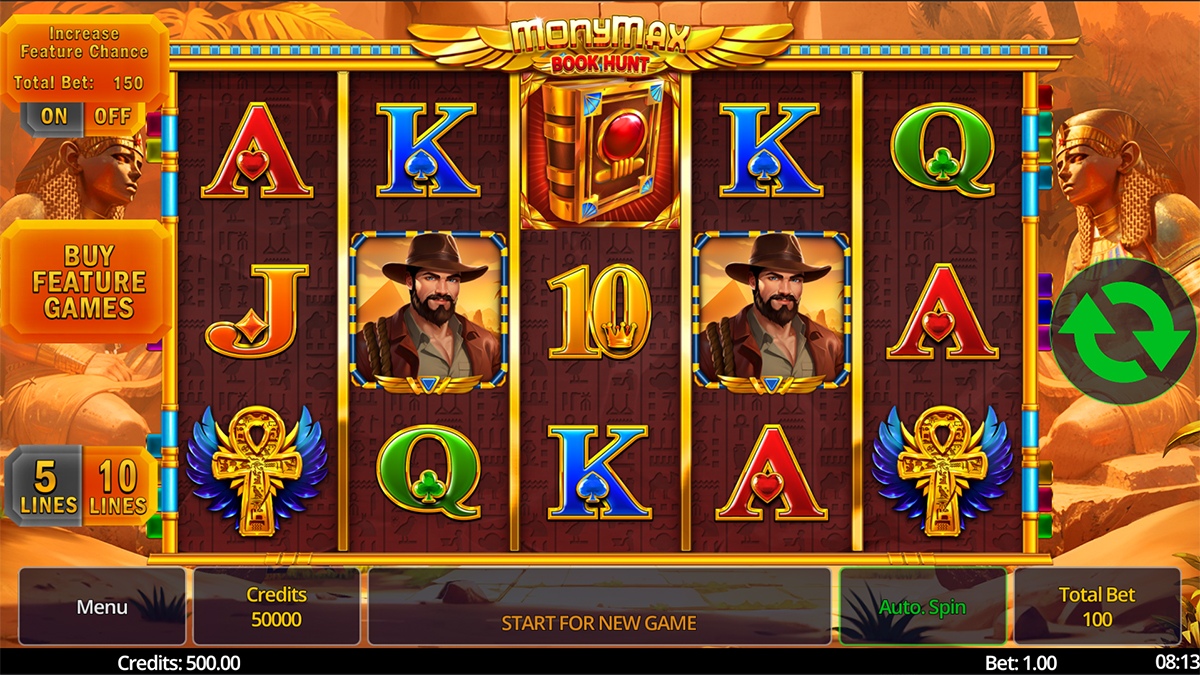Open the Credits panel
The width and height of the screenshot is (1200, 675).
tap(276, 607)
